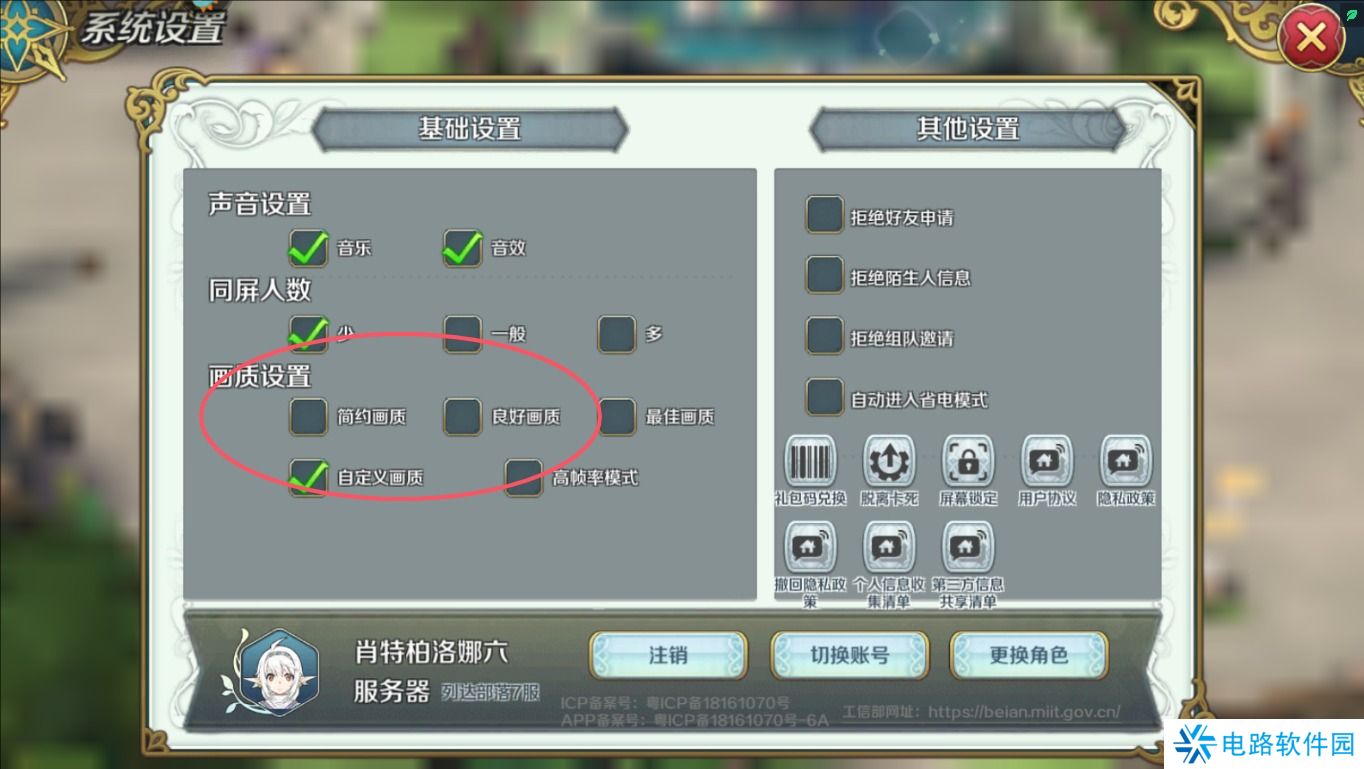
Task: Disable the 音乐 music checkbox
Action: (x=308, y=249)
